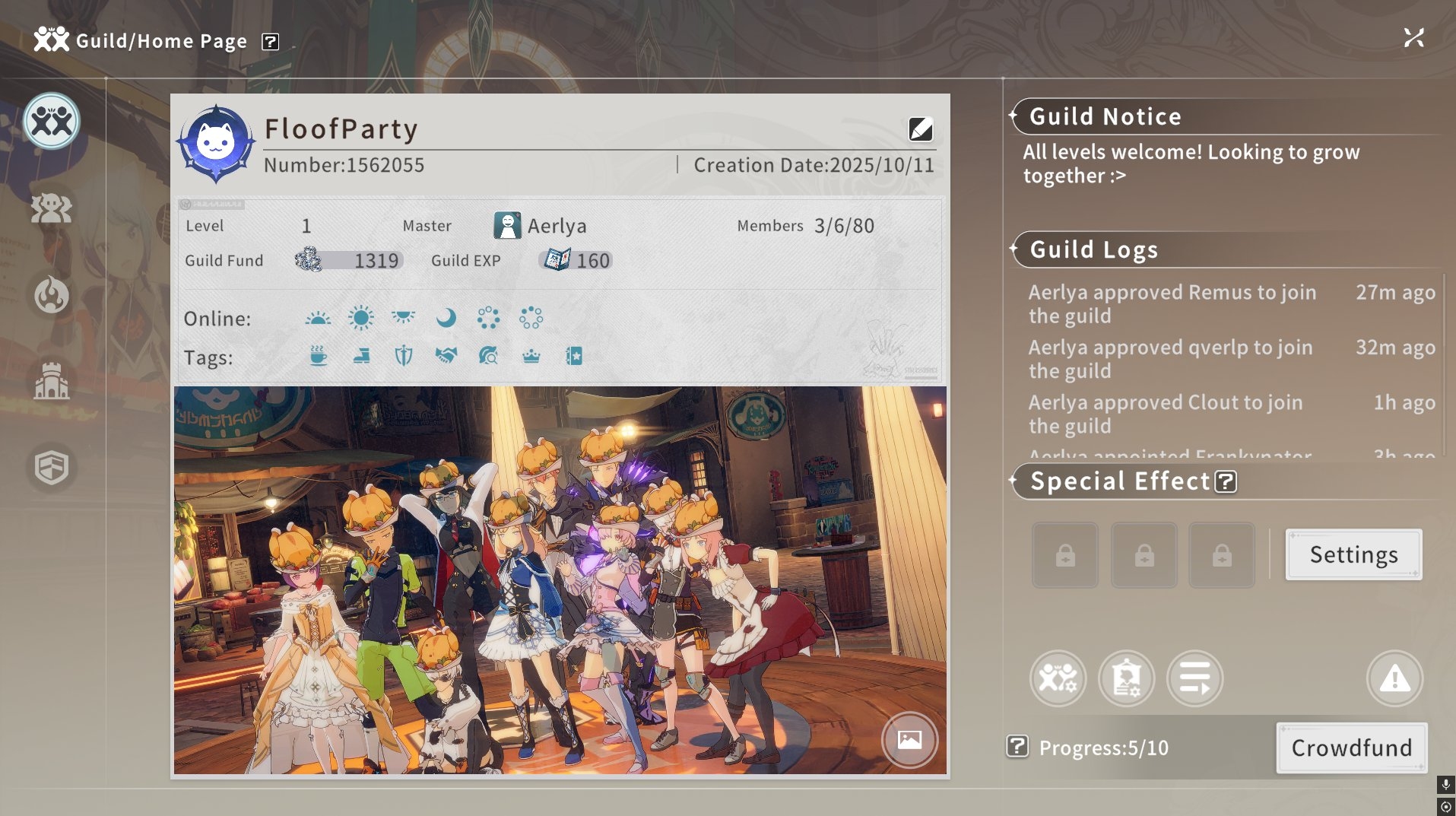Close the Guild Home Page
The height and width of the screenshot is (816, 1456).
click(x=1413, y=38)
